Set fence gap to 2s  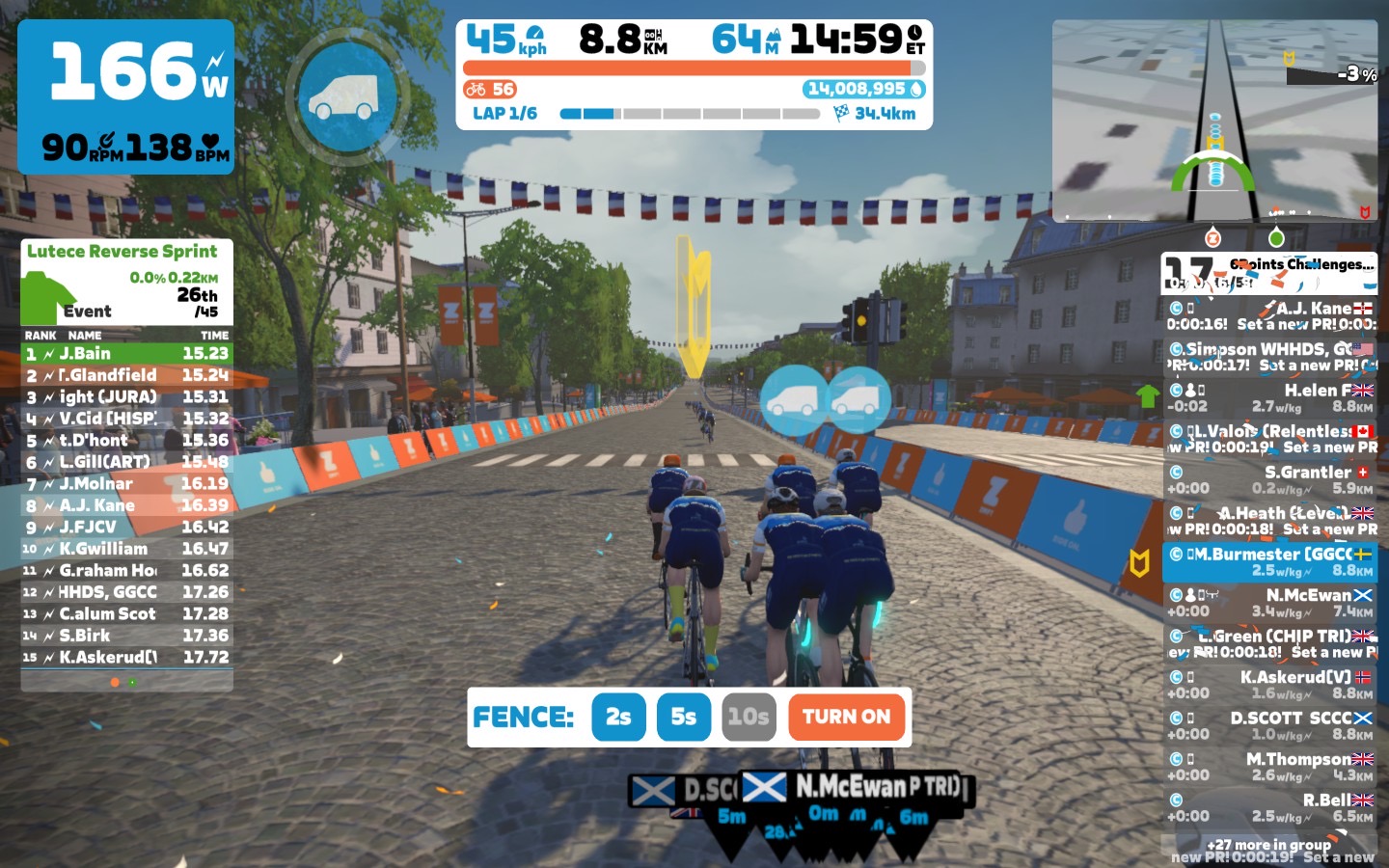pyautogui.click(x=618, y=717)
